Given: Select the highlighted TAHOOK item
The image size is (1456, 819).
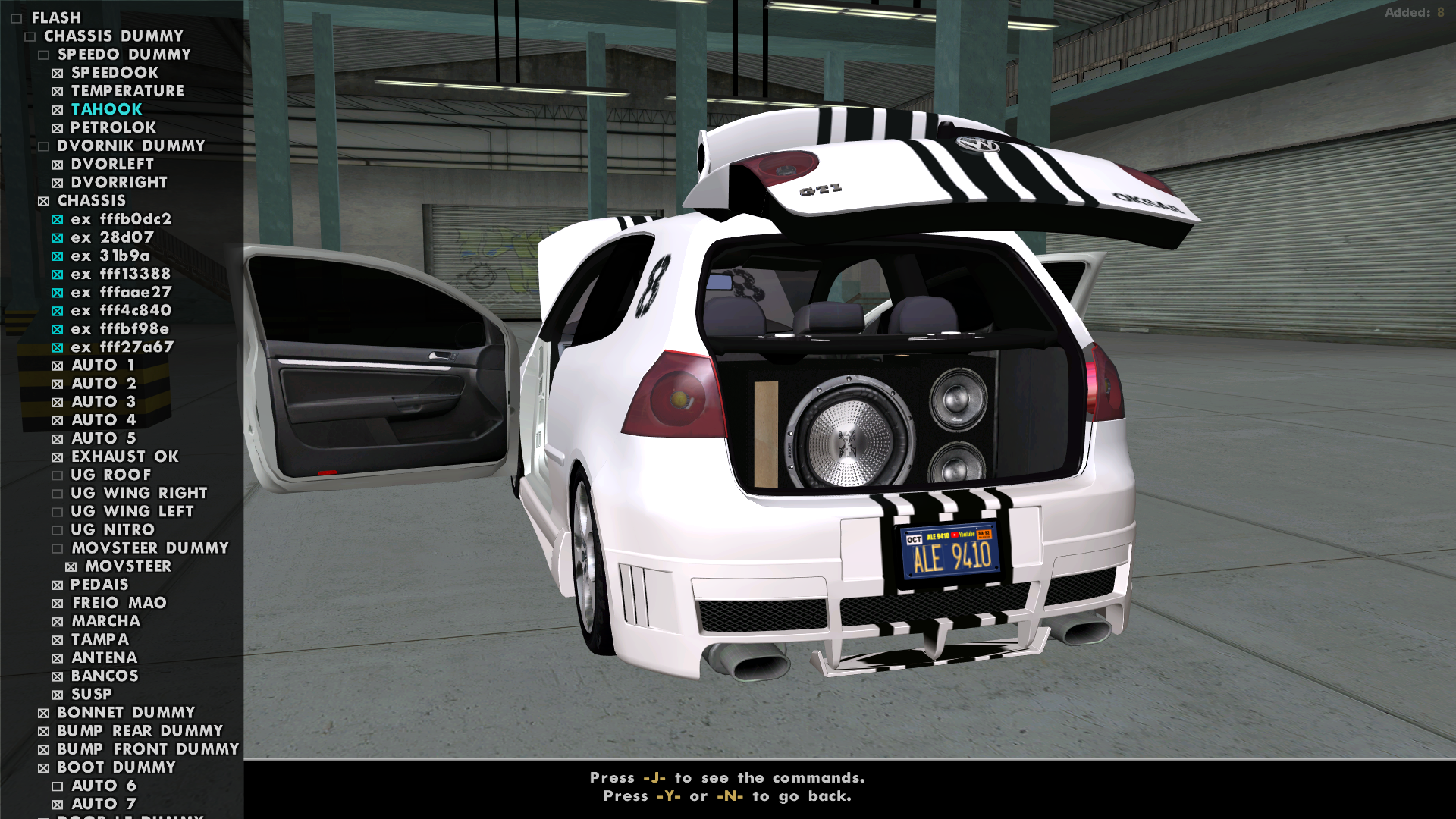Looking at the screenshot, I should tap(105, 109).
